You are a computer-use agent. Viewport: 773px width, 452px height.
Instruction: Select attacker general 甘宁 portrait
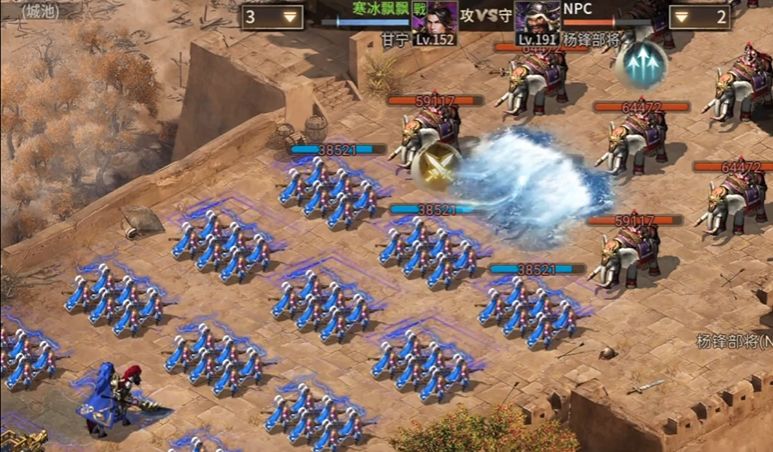(x=441, y=18)
